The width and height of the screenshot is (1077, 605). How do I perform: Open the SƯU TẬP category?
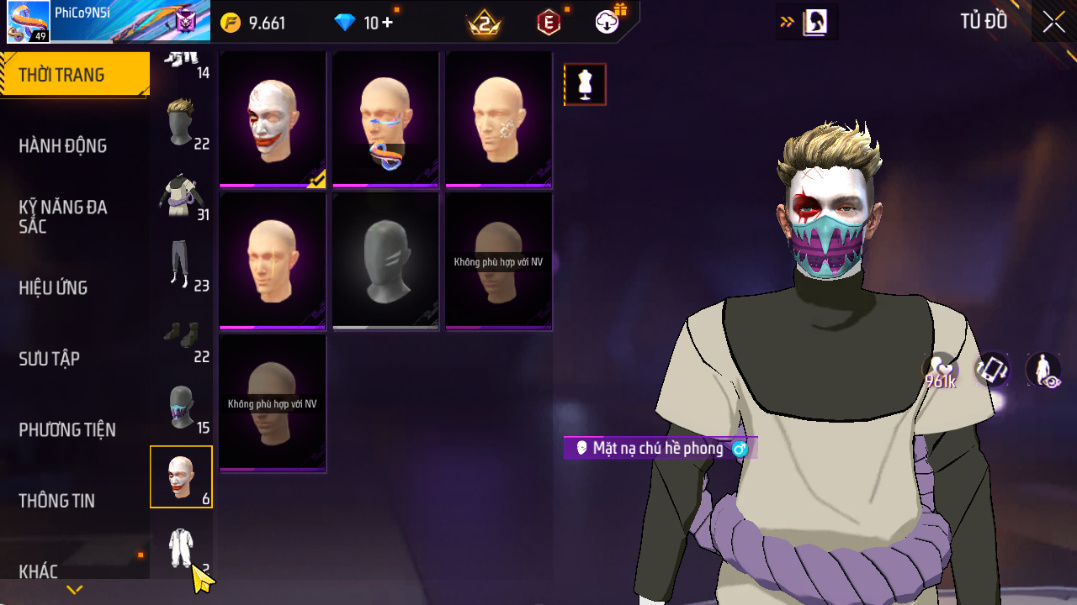[49, 359]
